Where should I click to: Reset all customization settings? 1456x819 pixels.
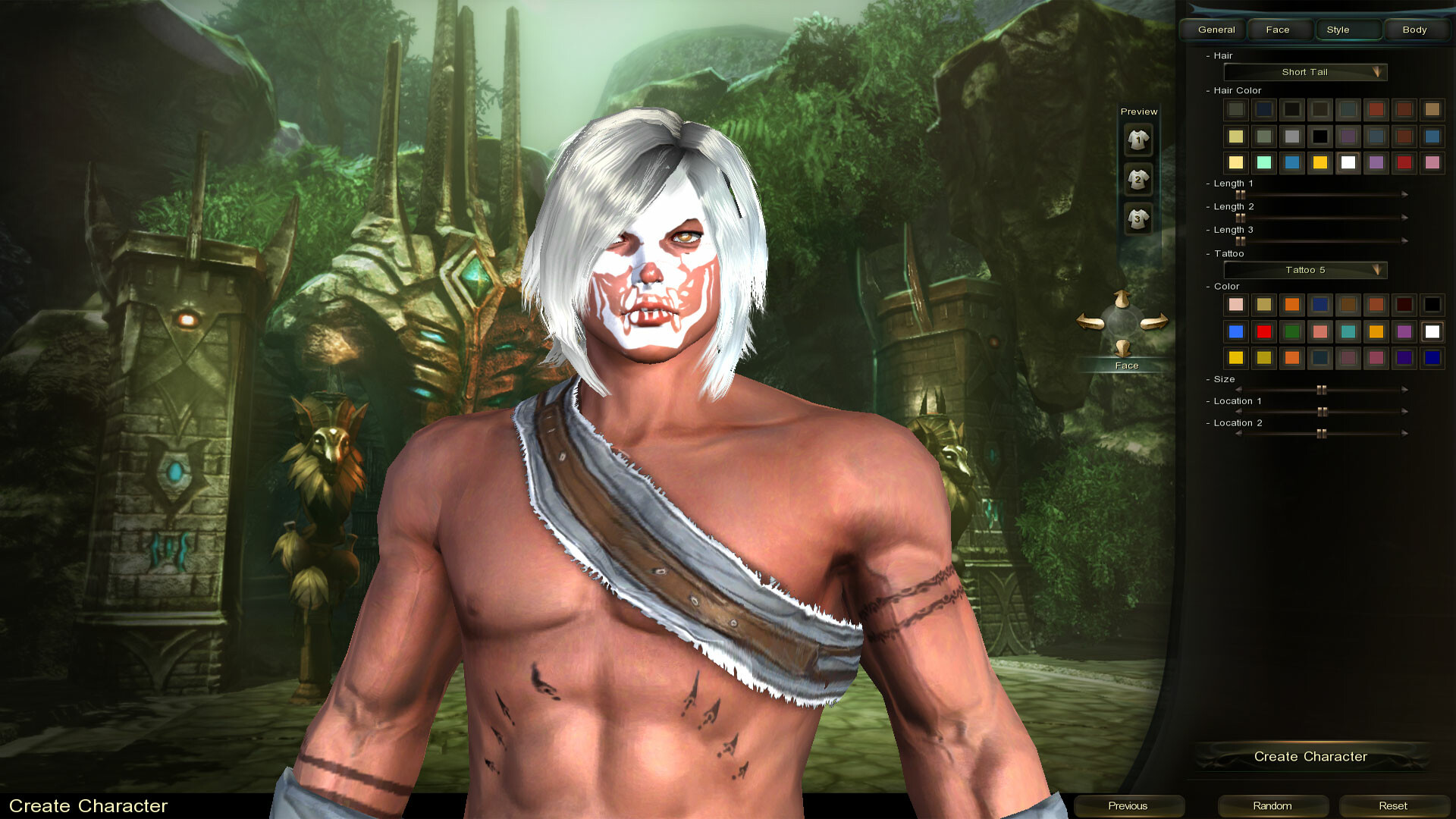tap(1394, 805)
